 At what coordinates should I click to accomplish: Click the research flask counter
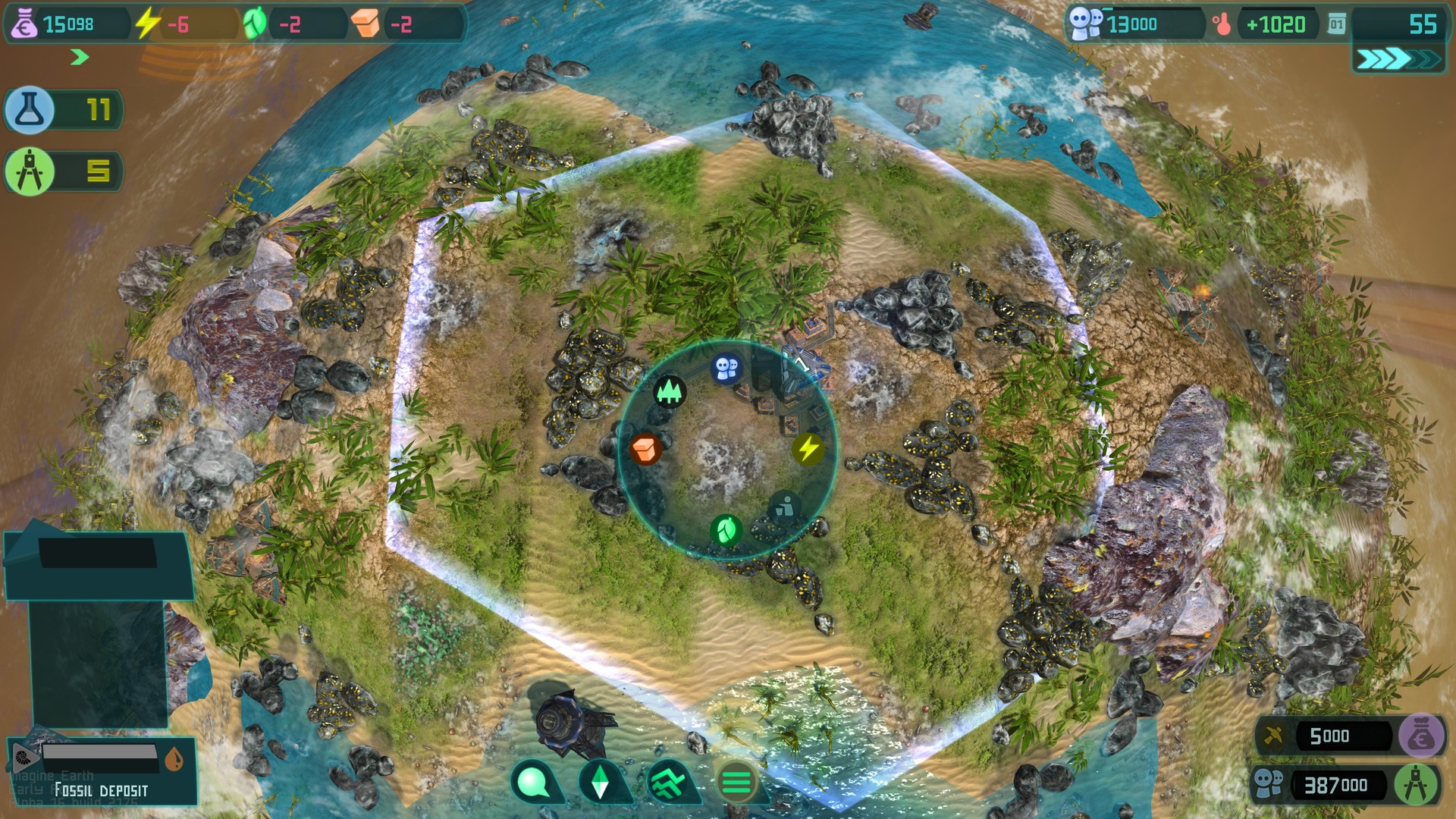[64, 110]
